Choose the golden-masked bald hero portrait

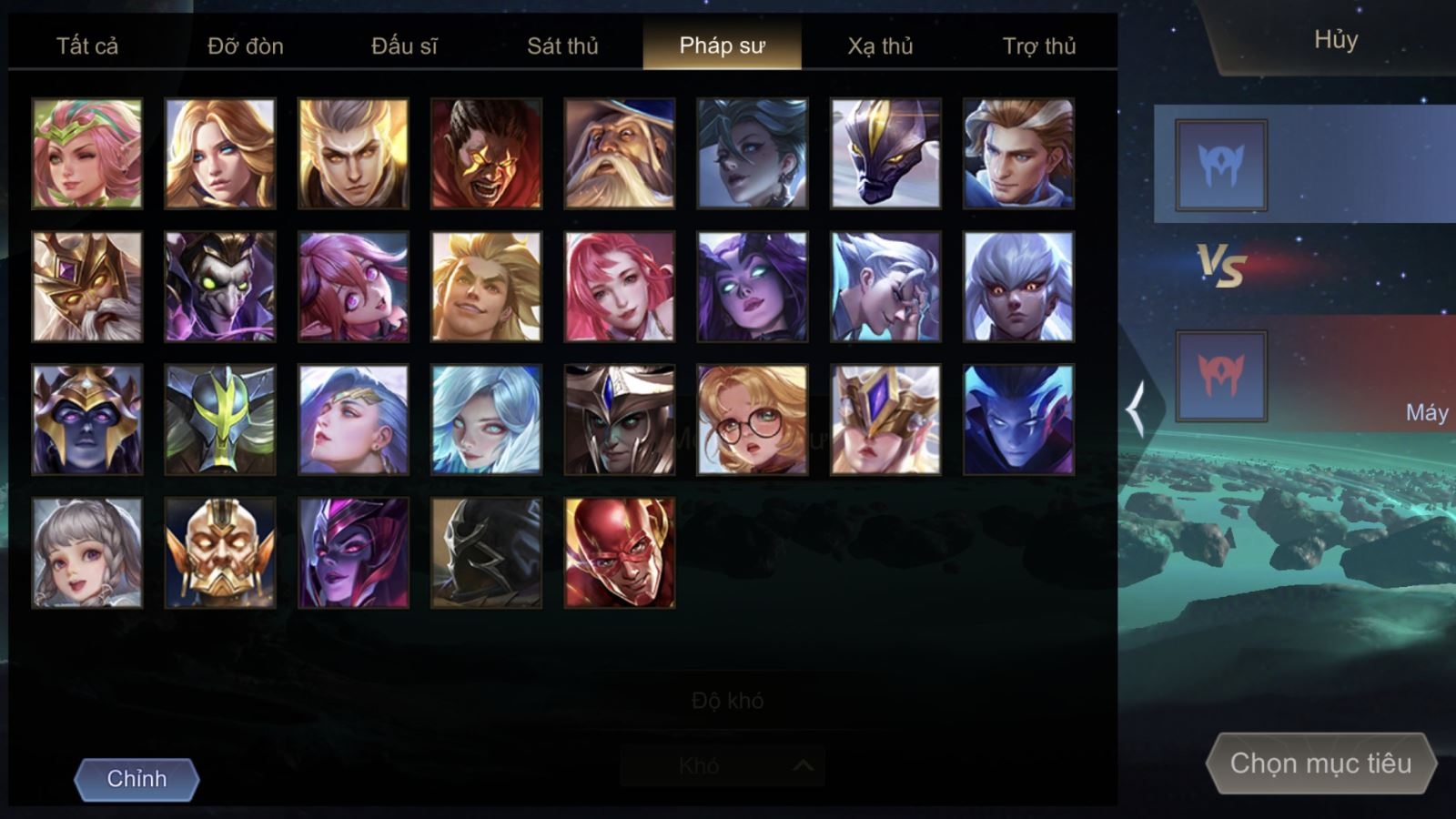coord(220,552)
